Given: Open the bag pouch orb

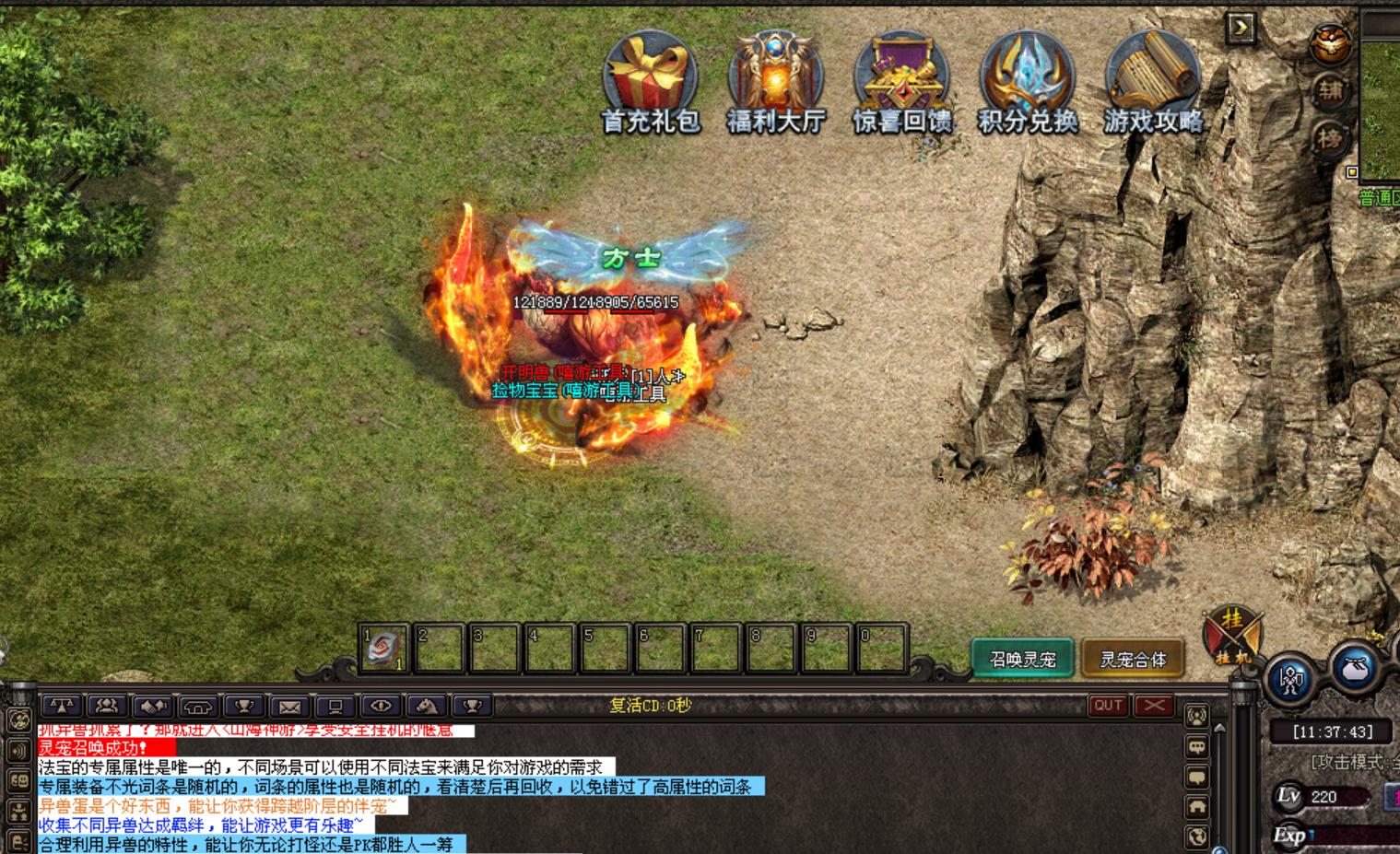Looking at the screenshot, I should (1354, 668).
